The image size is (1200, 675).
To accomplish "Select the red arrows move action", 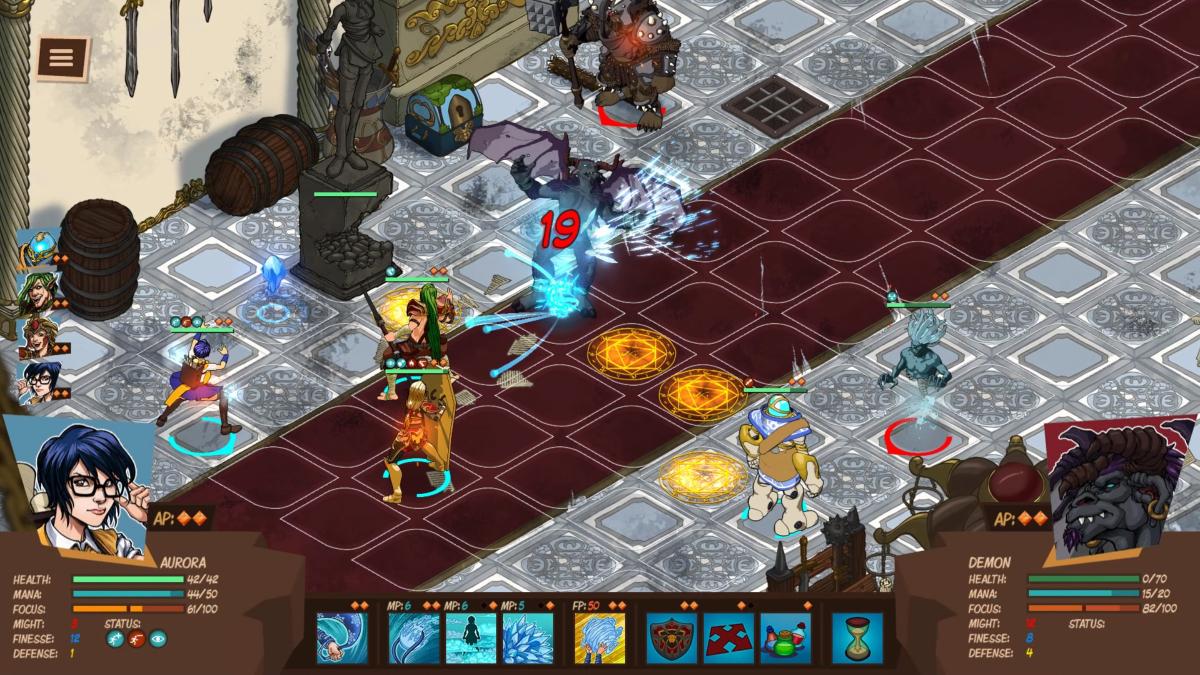I will [x=728, y=638].
